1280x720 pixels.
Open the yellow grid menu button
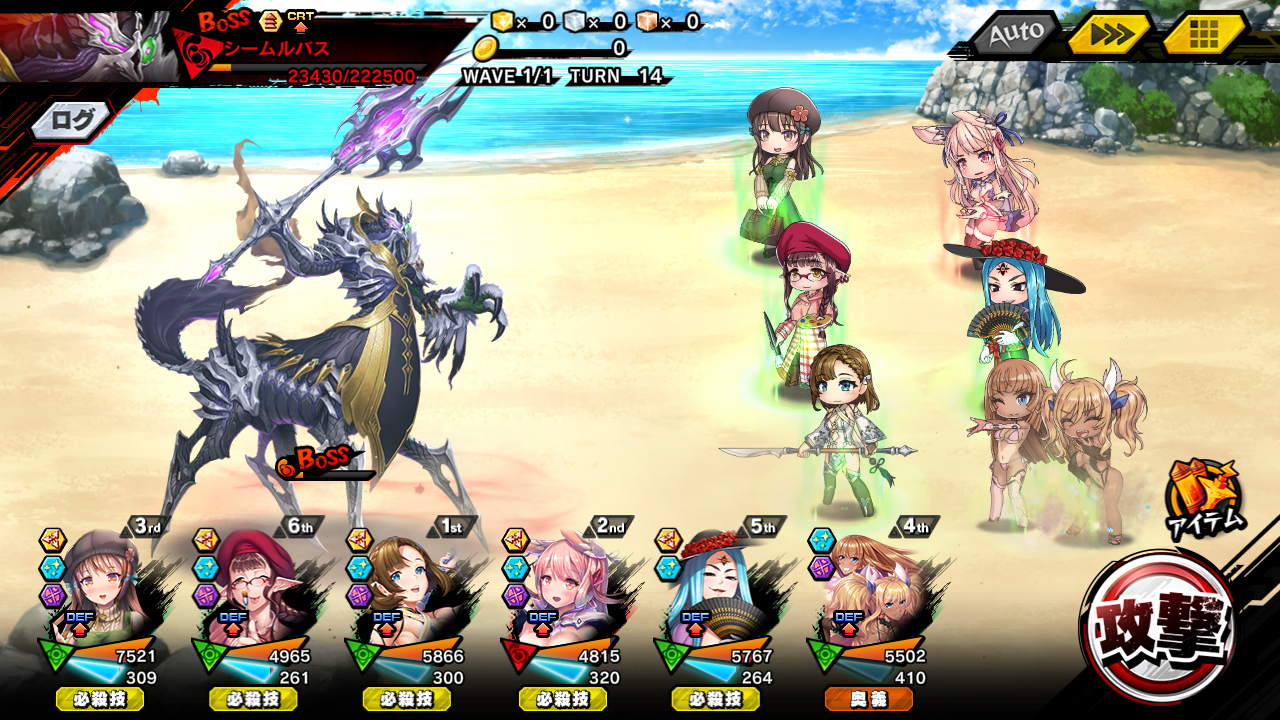[1203, 34]
